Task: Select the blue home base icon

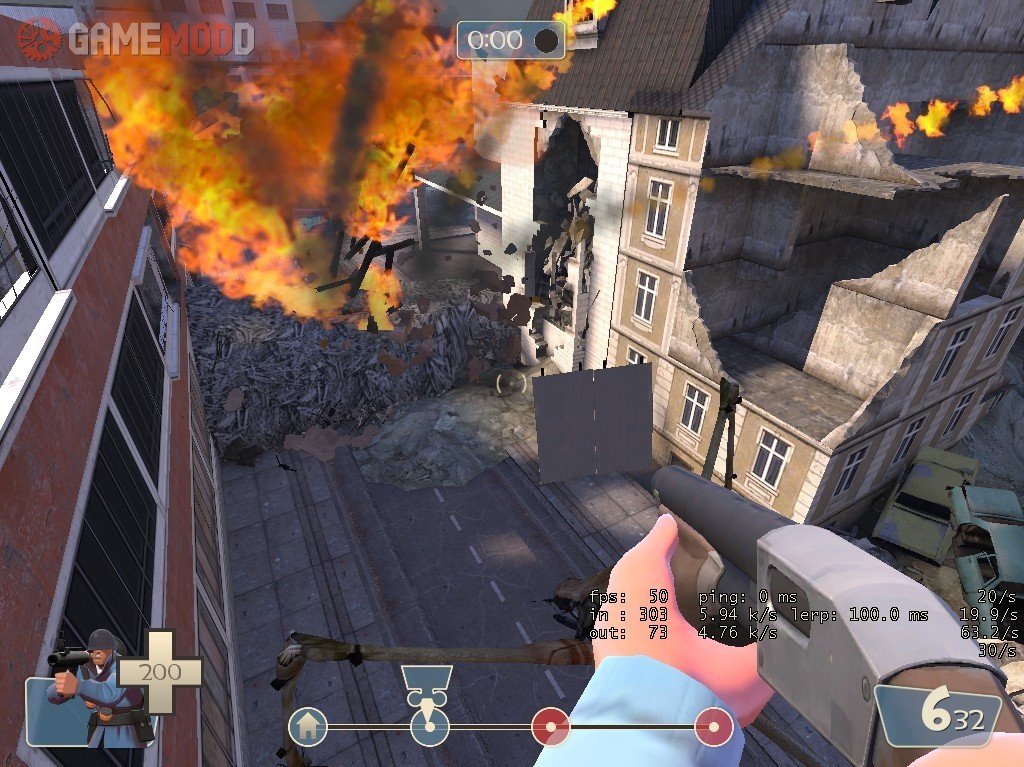Action: pos(308,727)
